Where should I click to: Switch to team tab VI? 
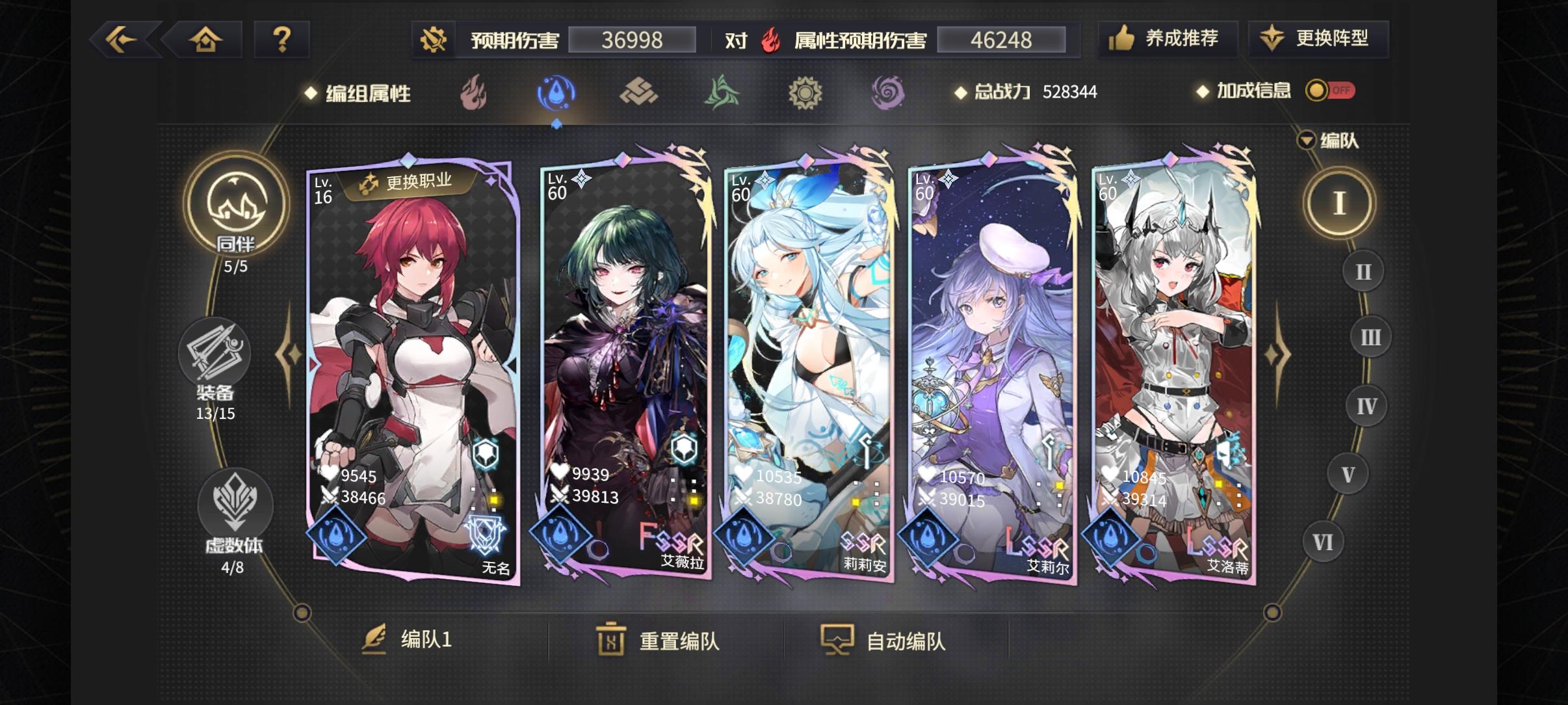[x=1324, y=541]
